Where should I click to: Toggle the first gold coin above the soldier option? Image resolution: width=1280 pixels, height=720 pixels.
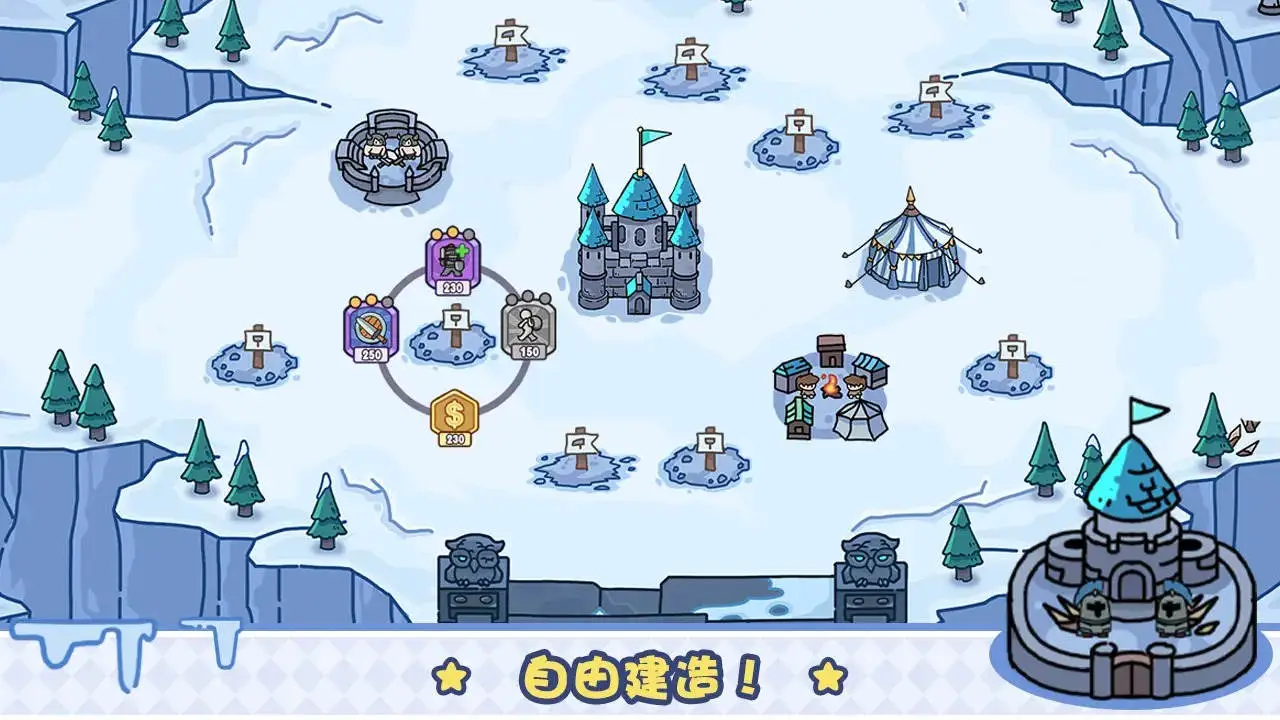[437, 235]
